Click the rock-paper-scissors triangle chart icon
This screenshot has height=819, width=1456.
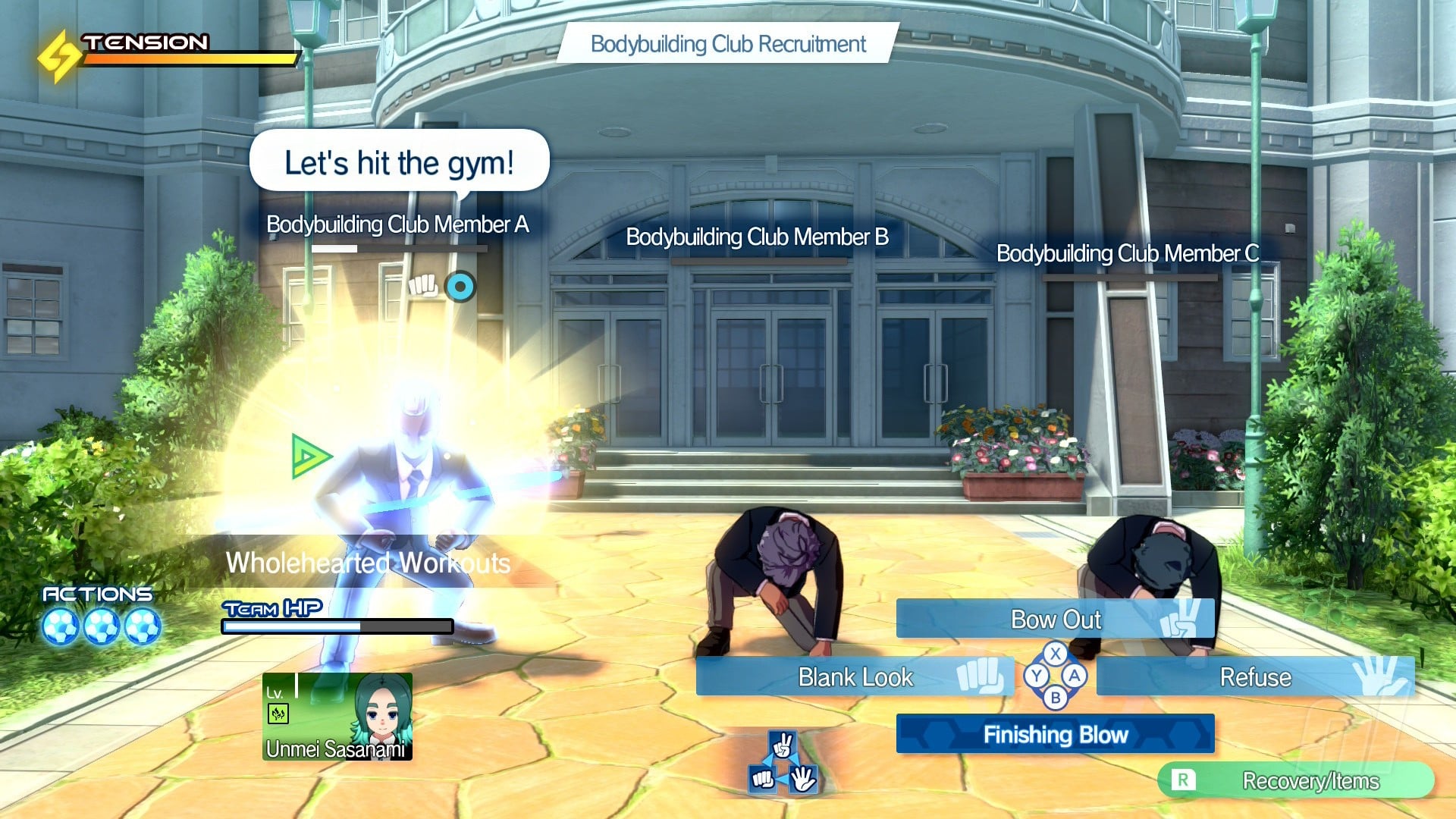783,764
